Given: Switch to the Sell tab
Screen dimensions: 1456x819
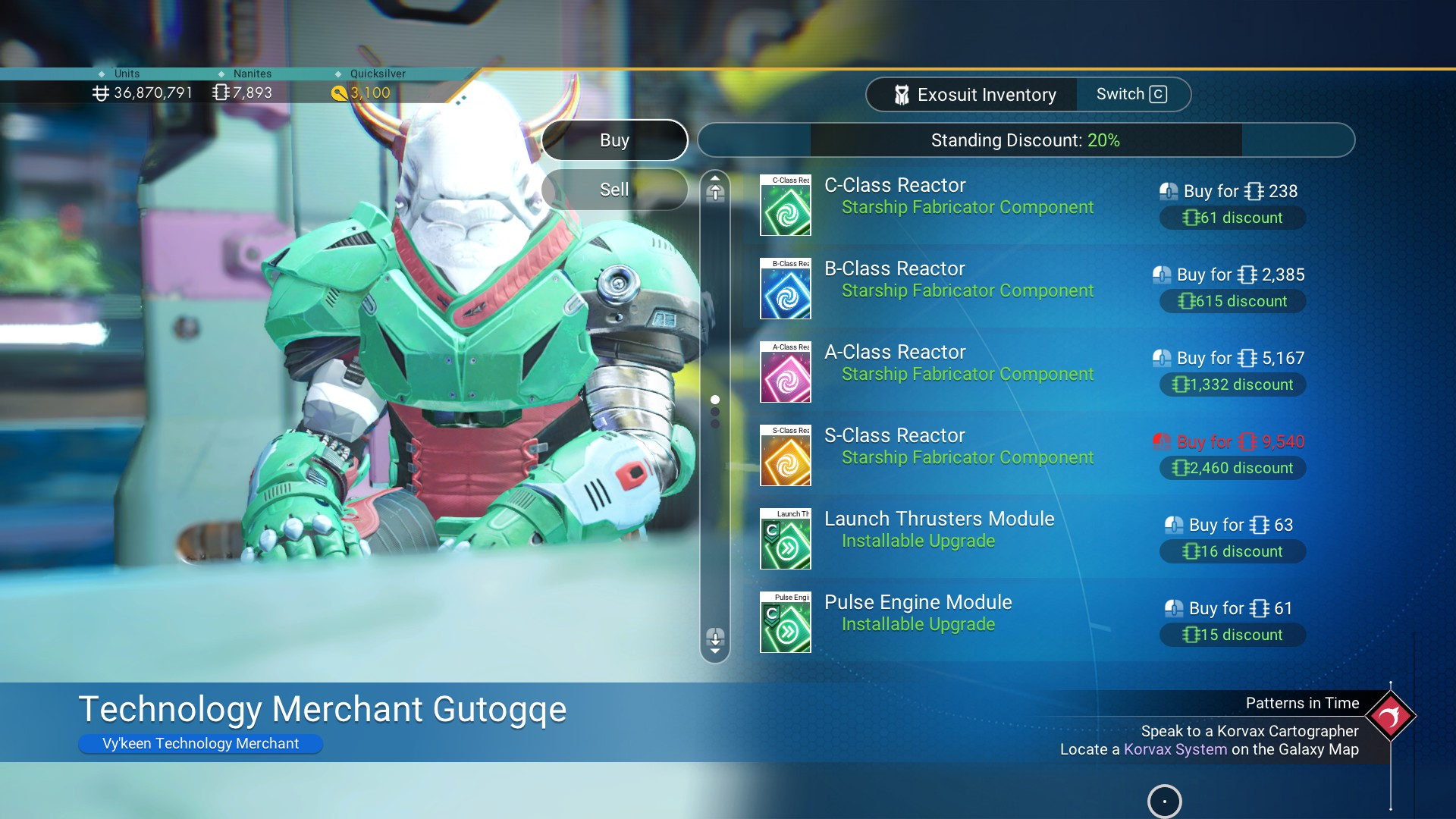Looking at the screenshot, I should pos(614,190).
